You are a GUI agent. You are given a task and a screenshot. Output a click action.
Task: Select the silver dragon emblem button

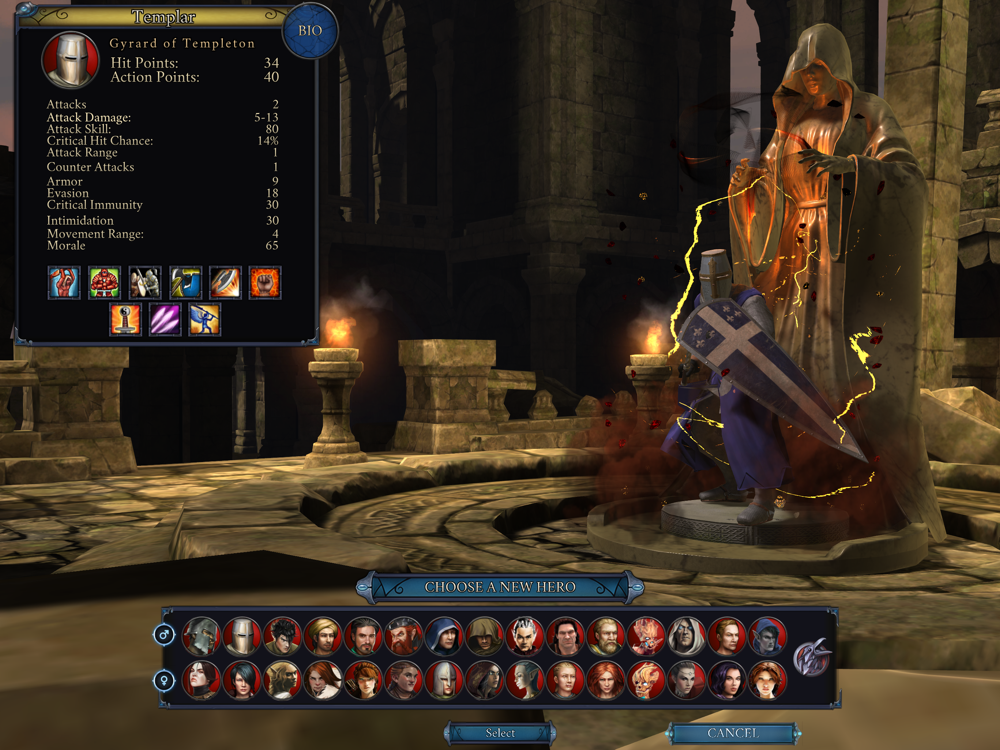pyautogui.click(x=812, y=658)
